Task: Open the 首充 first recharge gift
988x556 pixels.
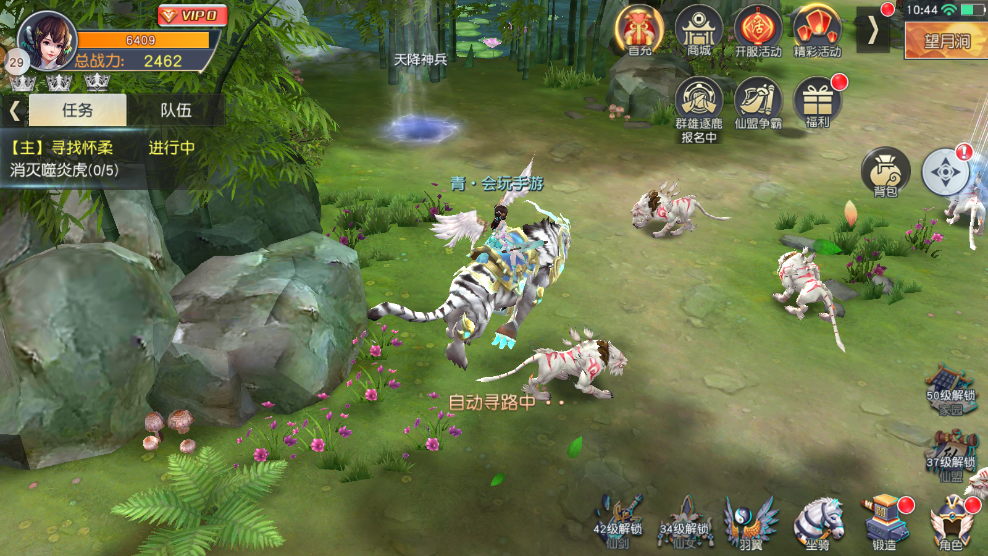Action: pyautogui.click(x=641, y=30)
